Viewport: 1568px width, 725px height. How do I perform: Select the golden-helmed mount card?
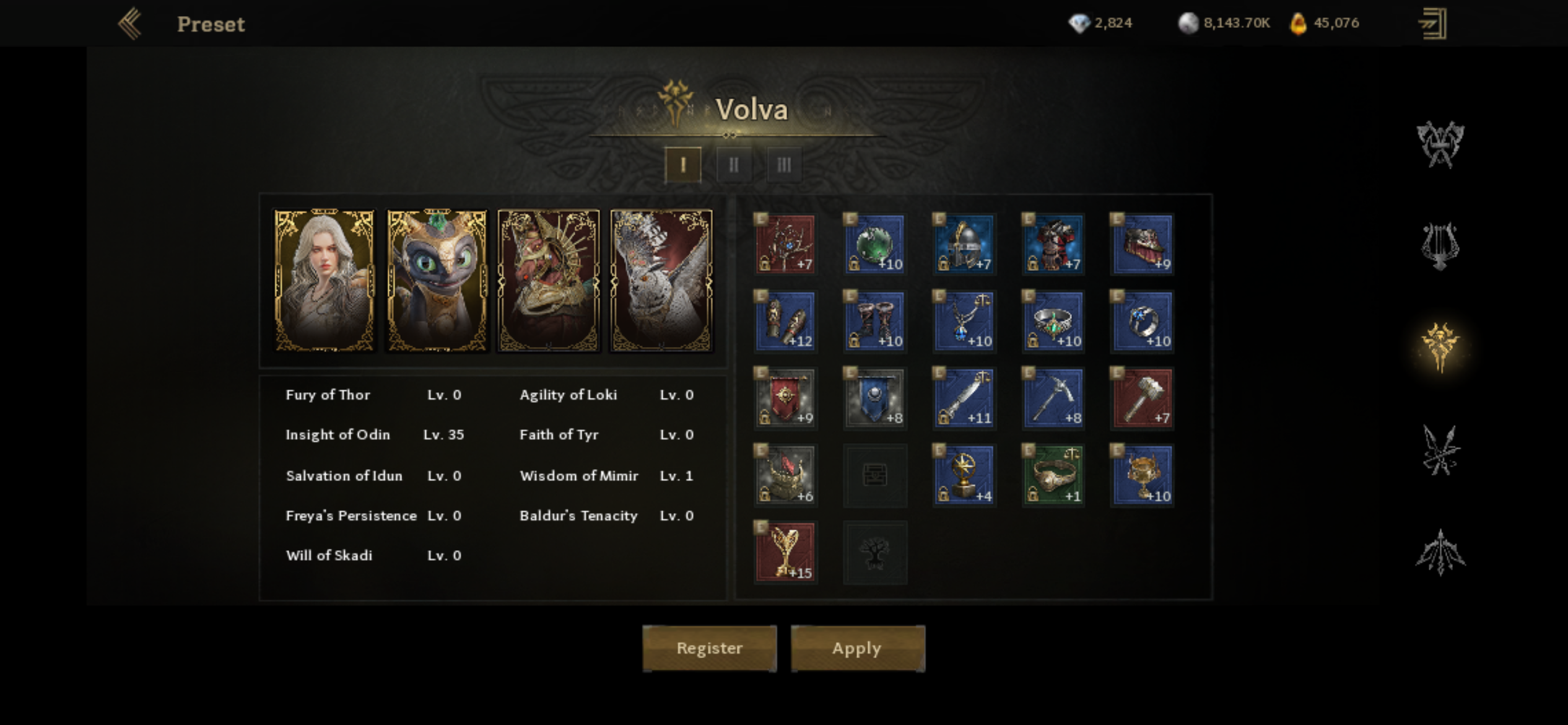click(549, 281)
